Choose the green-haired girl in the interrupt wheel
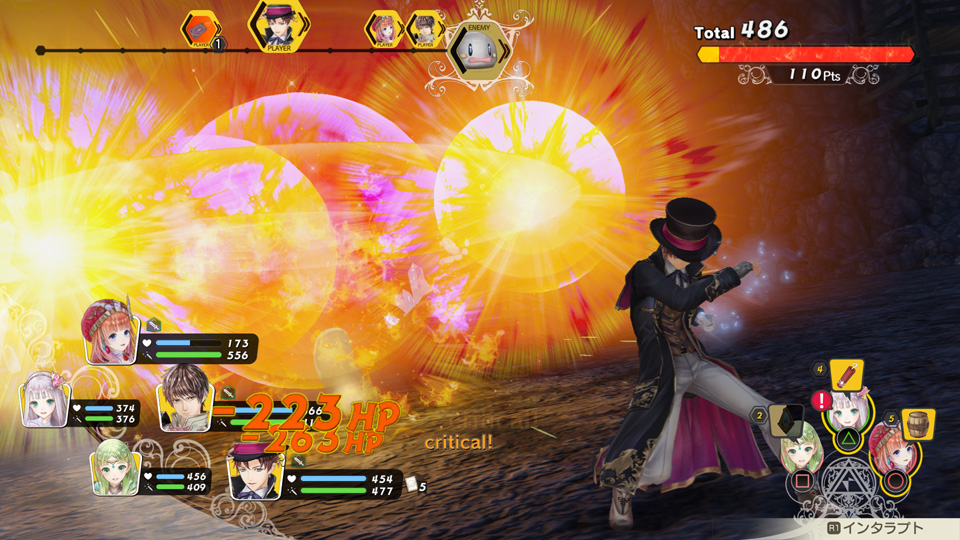 802,452
